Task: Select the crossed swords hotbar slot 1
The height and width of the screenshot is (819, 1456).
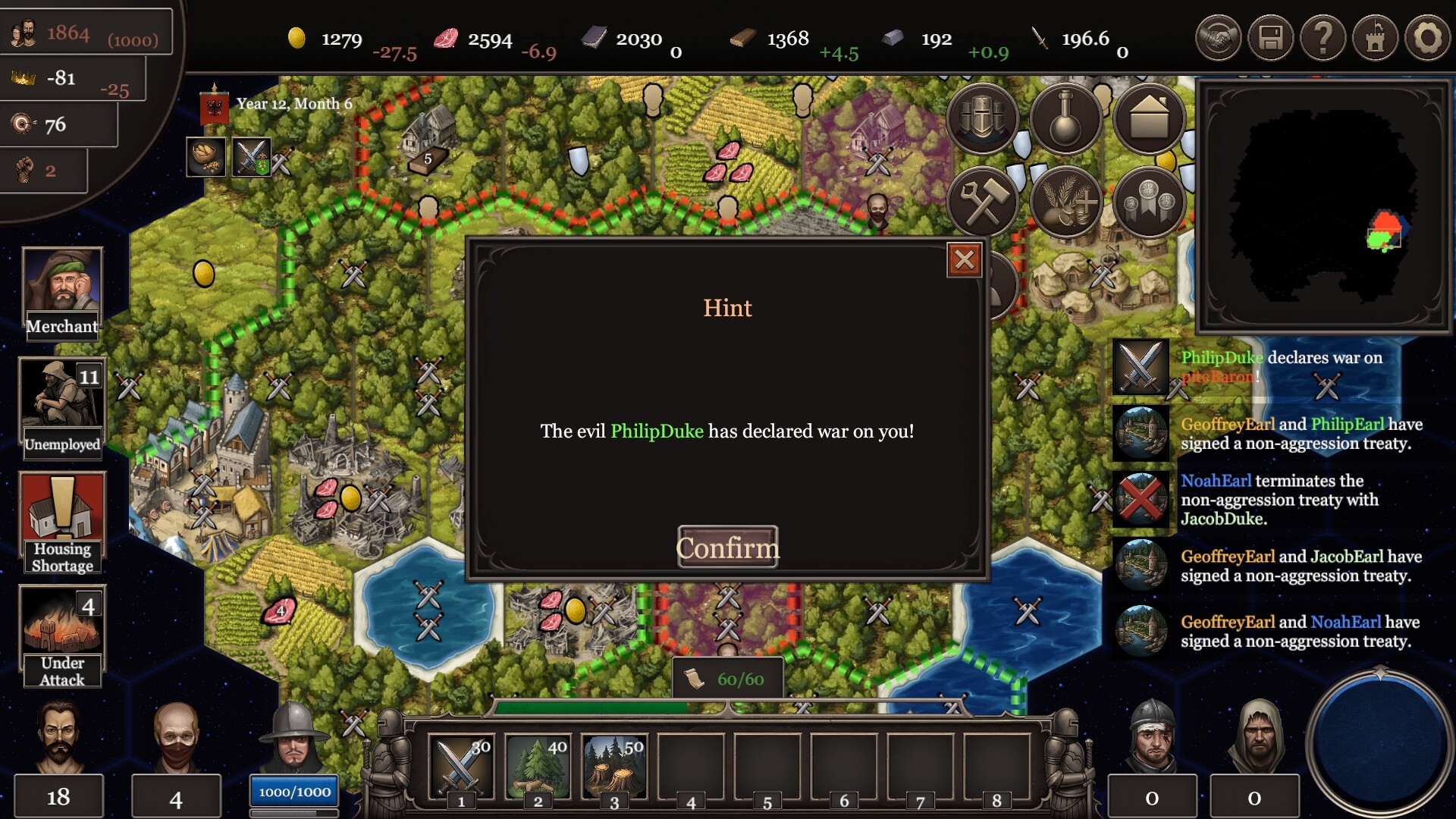Action: (461, 767)
